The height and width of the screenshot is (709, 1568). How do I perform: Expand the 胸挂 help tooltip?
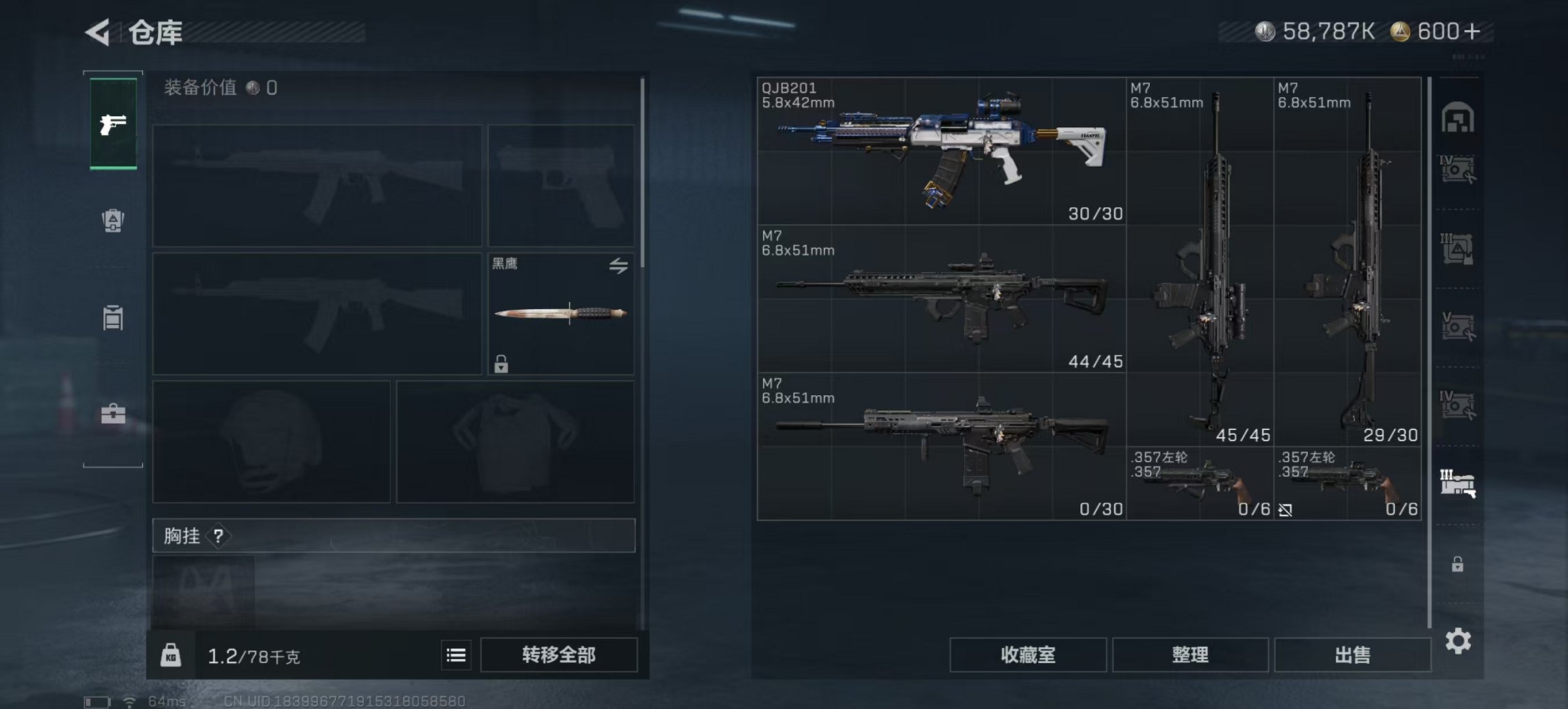[217, 537]
